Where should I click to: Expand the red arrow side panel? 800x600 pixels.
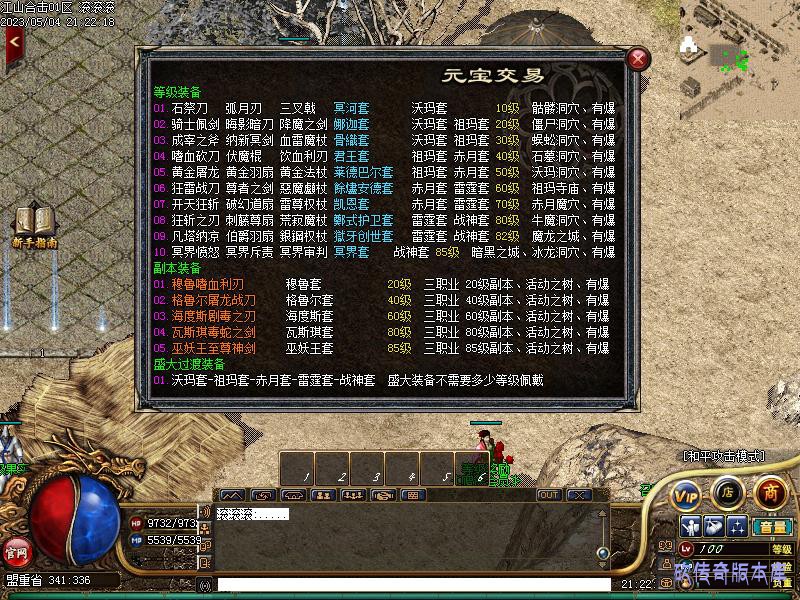click(14, 42)
